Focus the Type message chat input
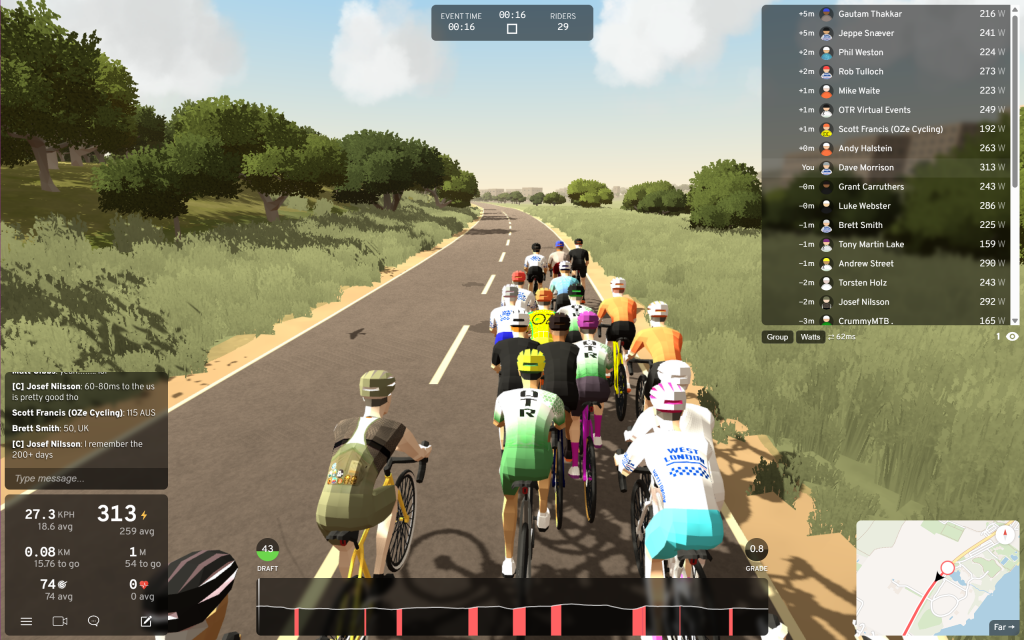The image size is (1024, 640). tap(85, 478)
